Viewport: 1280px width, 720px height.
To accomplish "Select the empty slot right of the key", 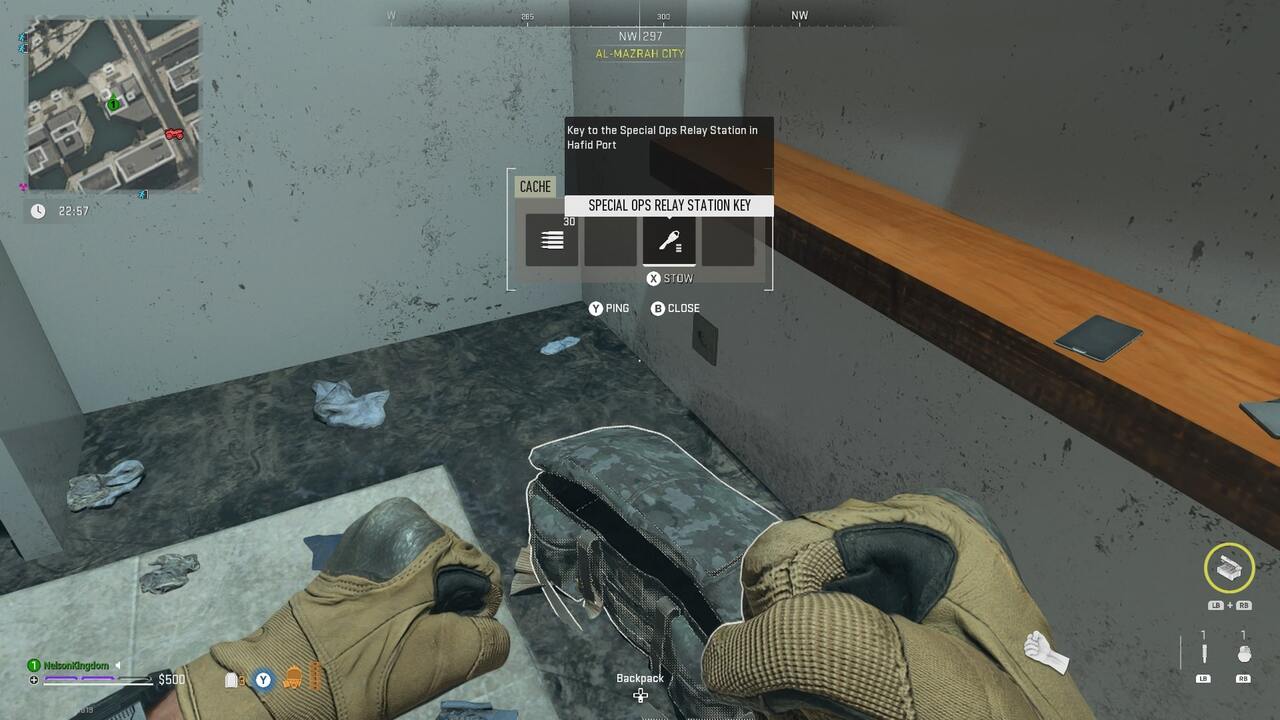I will (728, 238).
